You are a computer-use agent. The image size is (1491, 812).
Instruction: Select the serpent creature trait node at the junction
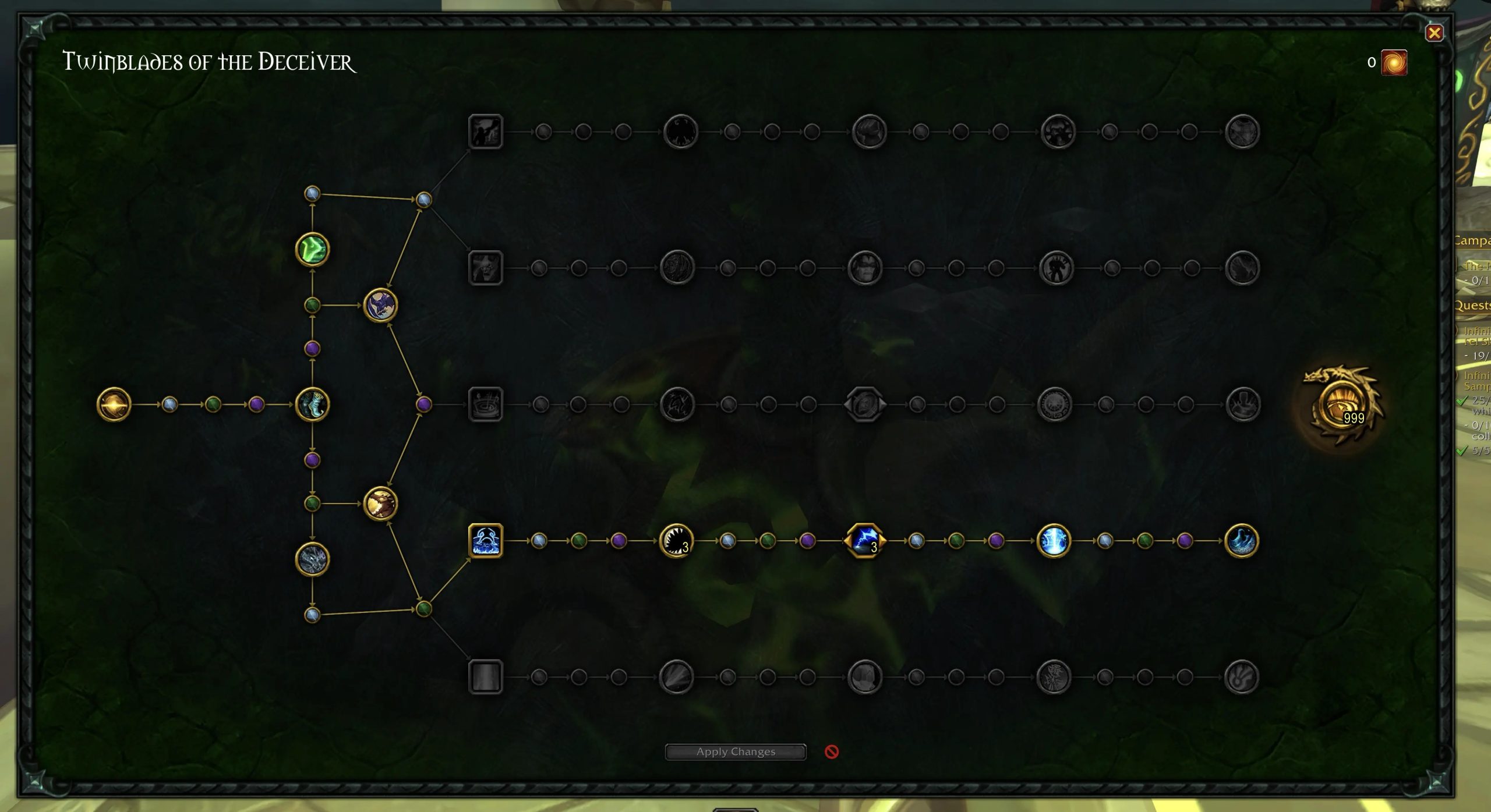click(313, 404)
